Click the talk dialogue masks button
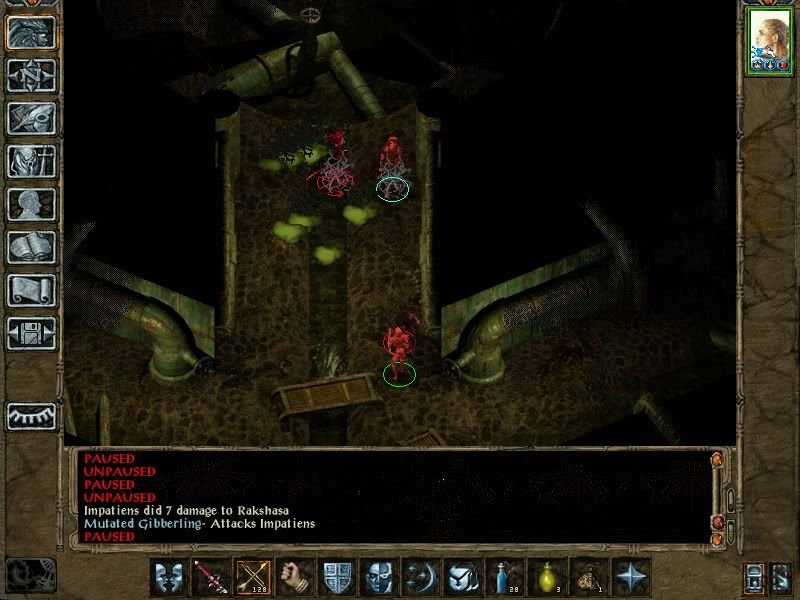Screen dimensions: 800x600 coord(169,578)
